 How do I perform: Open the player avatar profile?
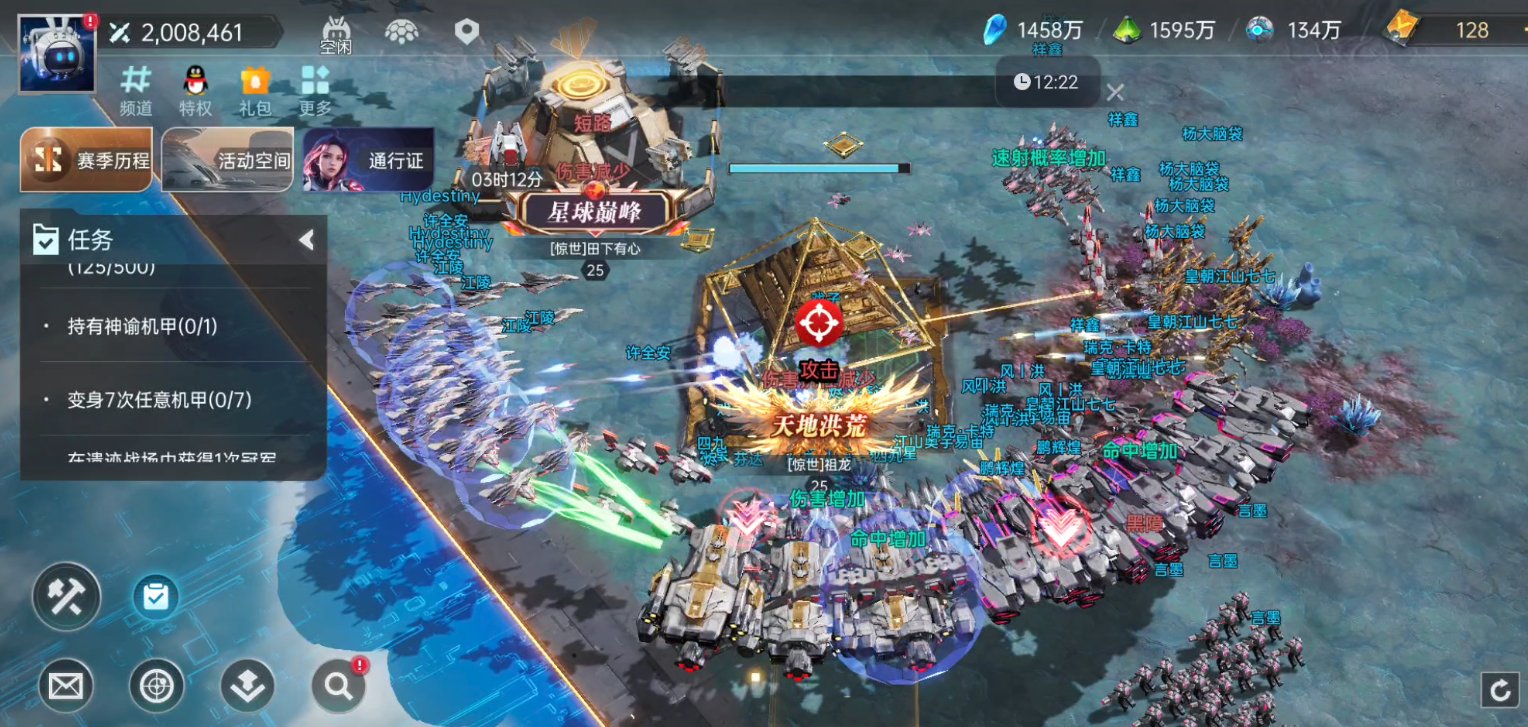[57, 53]
